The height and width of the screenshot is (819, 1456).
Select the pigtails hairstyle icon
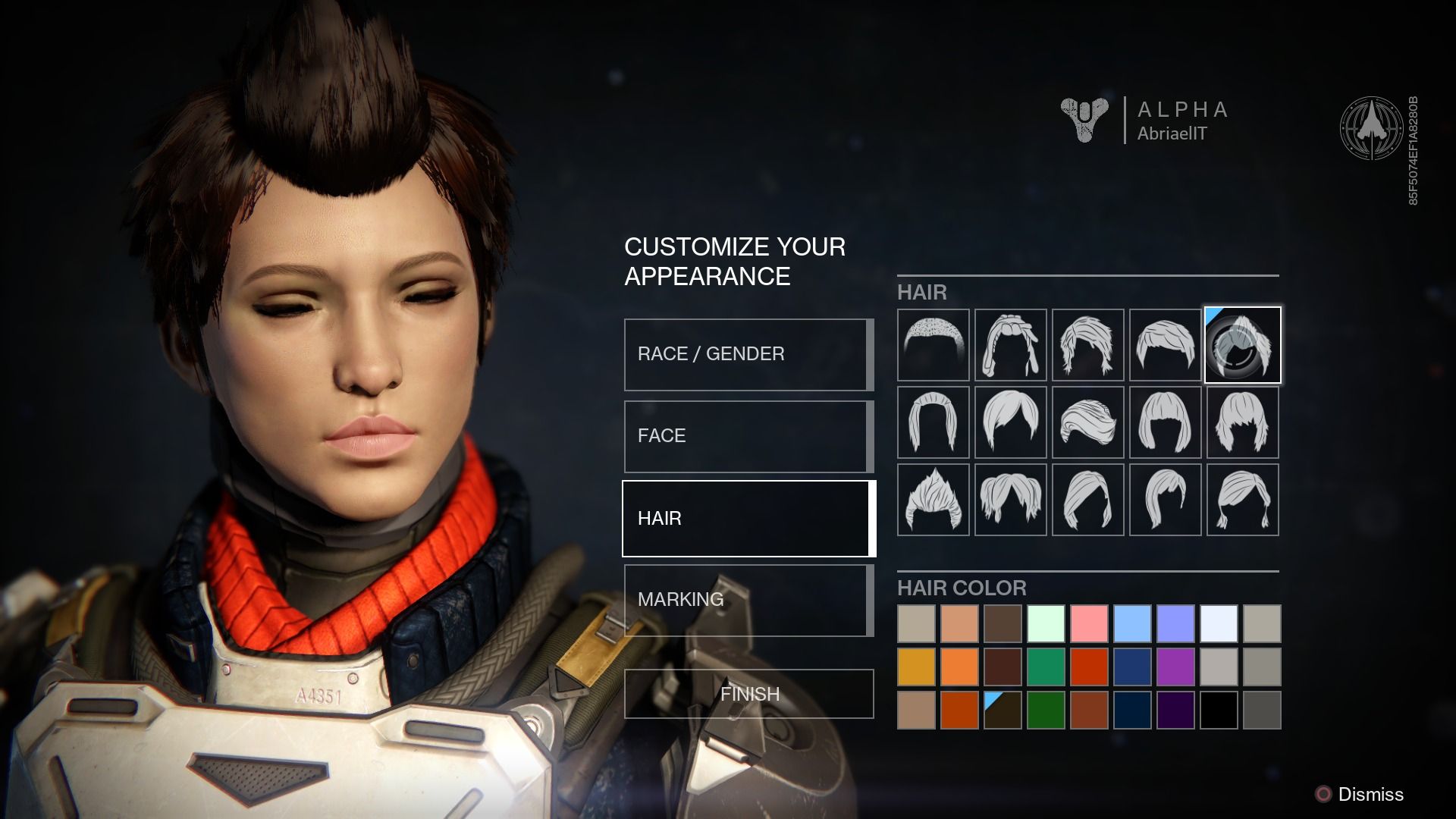coord(1243,500)
